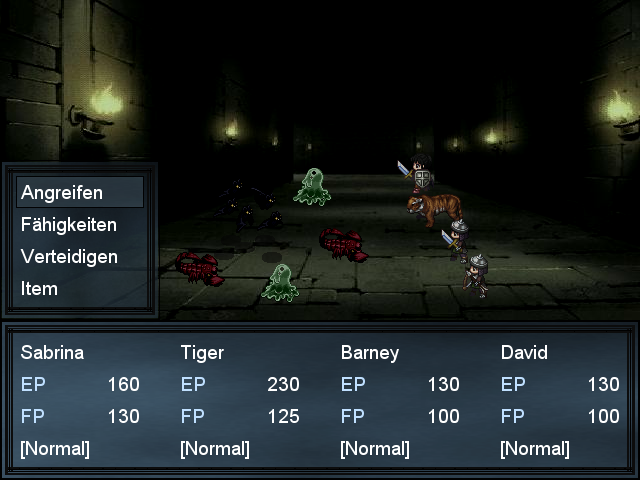This screenshot has width=640, height=480.
Task: Pick Tiger's party status entry
Action: [x=240, y=400]
